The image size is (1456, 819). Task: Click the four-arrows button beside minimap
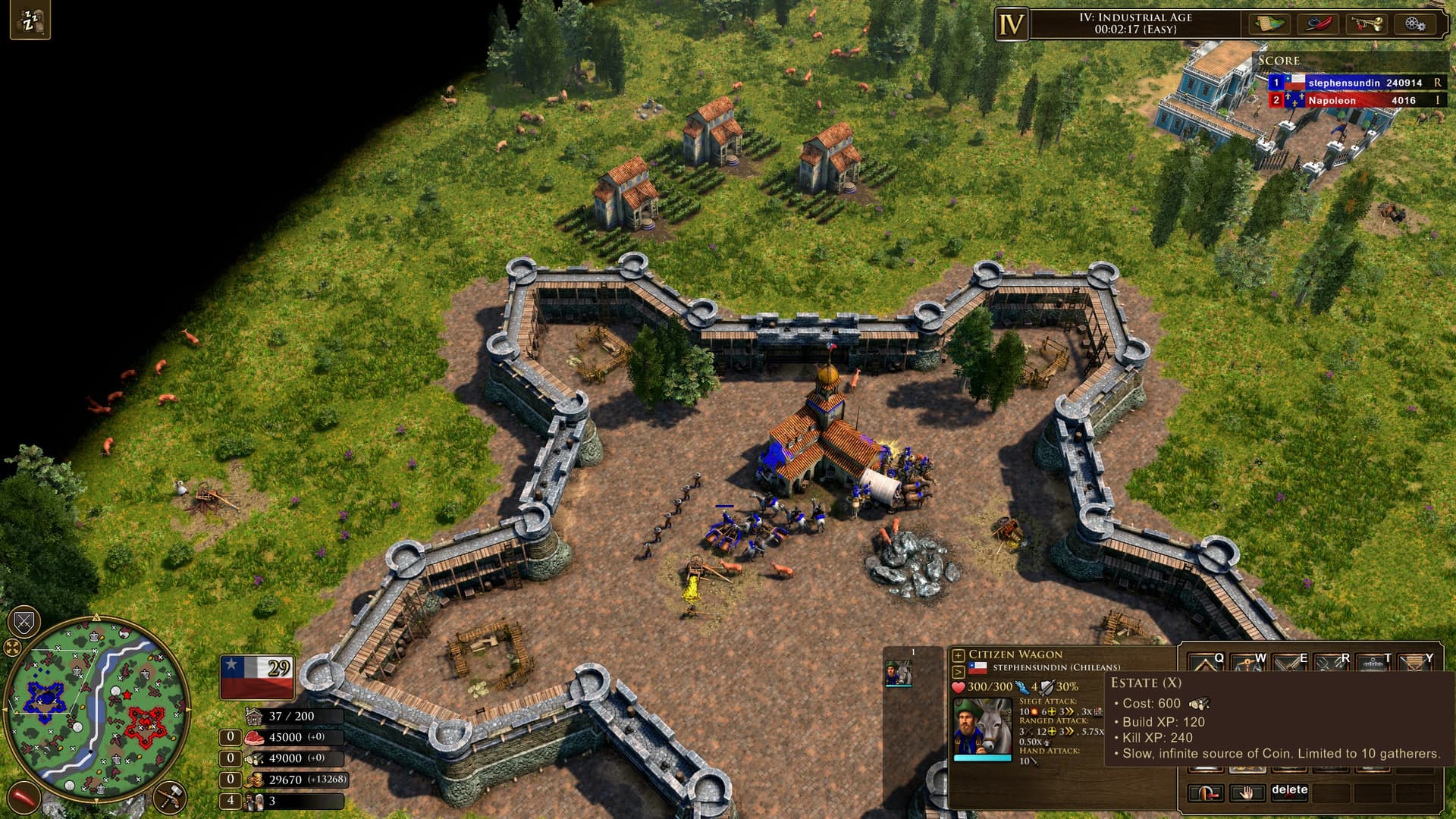click(x=12, y=648)
